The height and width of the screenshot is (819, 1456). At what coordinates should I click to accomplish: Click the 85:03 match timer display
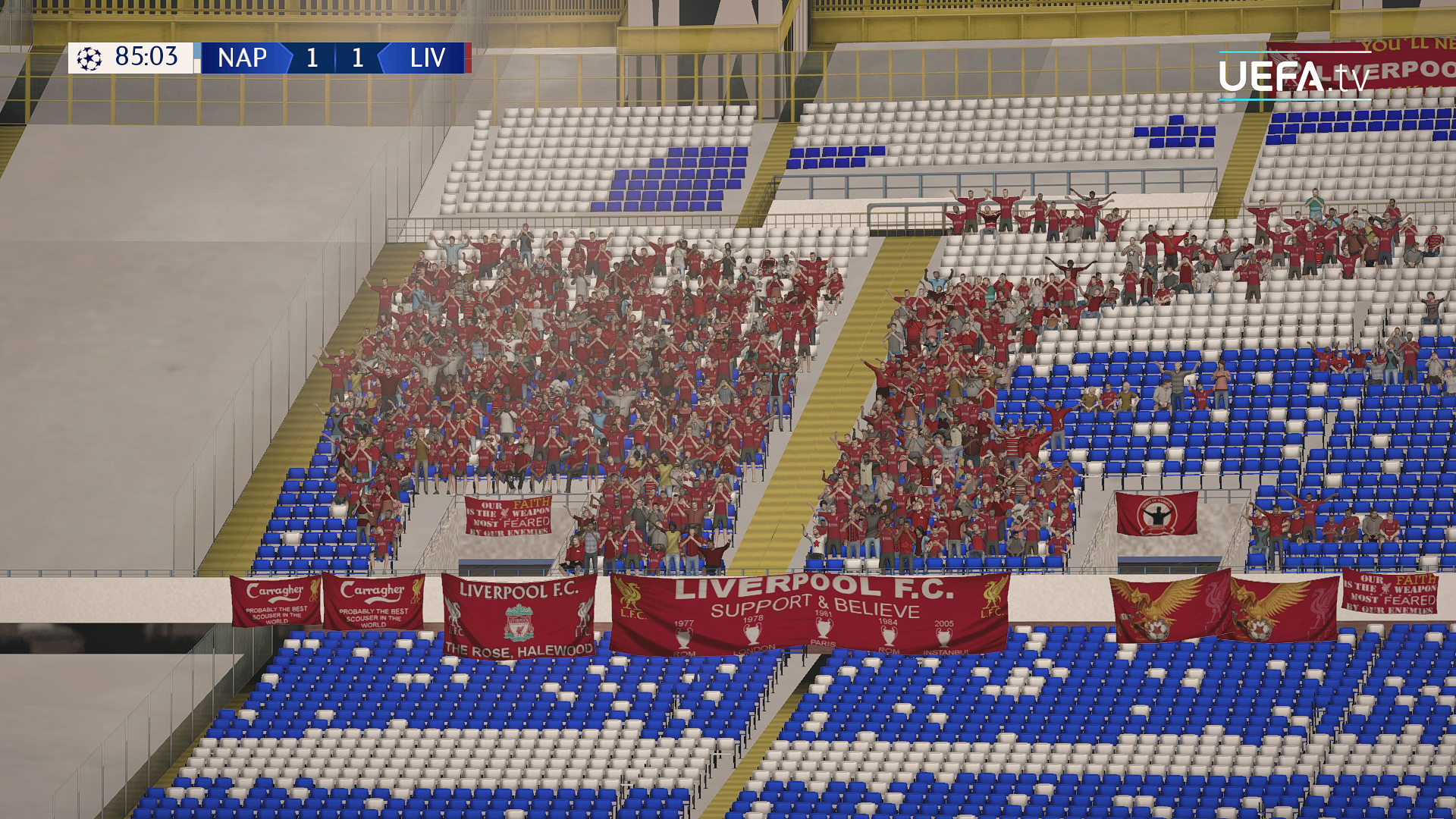[x=146, y=58]
